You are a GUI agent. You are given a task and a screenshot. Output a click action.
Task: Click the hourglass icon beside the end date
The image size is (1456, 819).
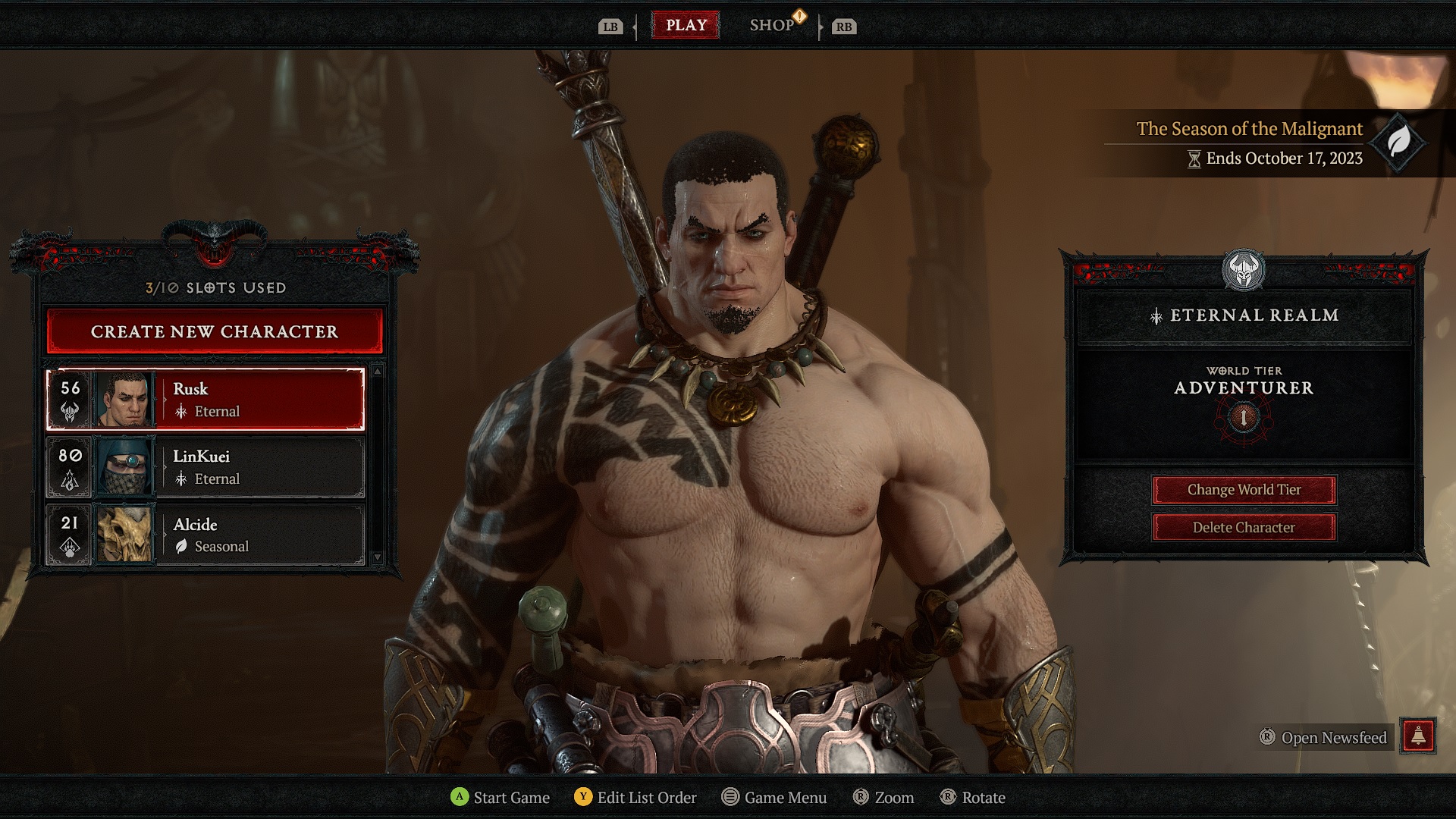1194,159
